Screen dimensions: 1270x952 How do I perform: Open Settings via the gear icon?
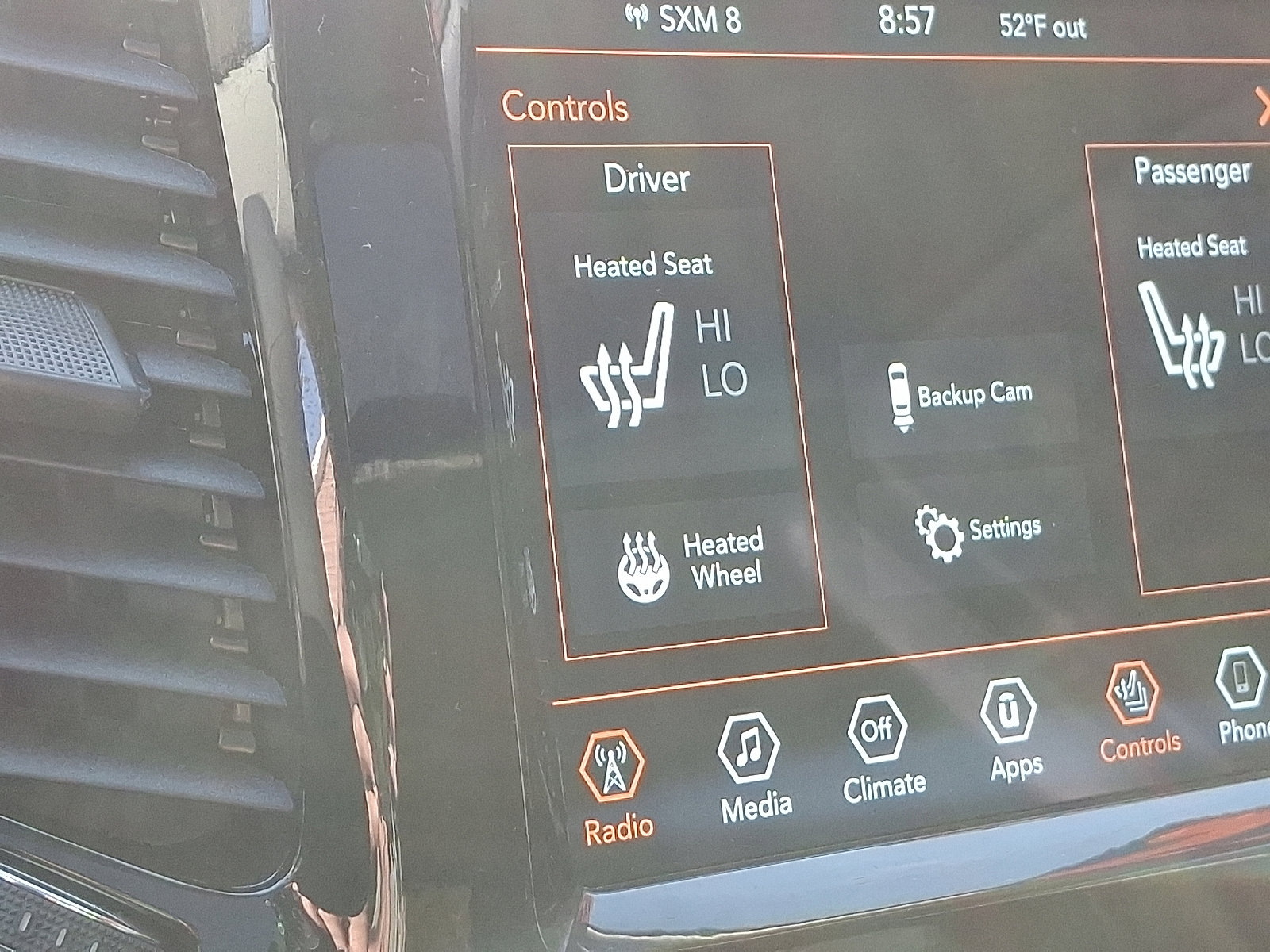pos(939,529)
